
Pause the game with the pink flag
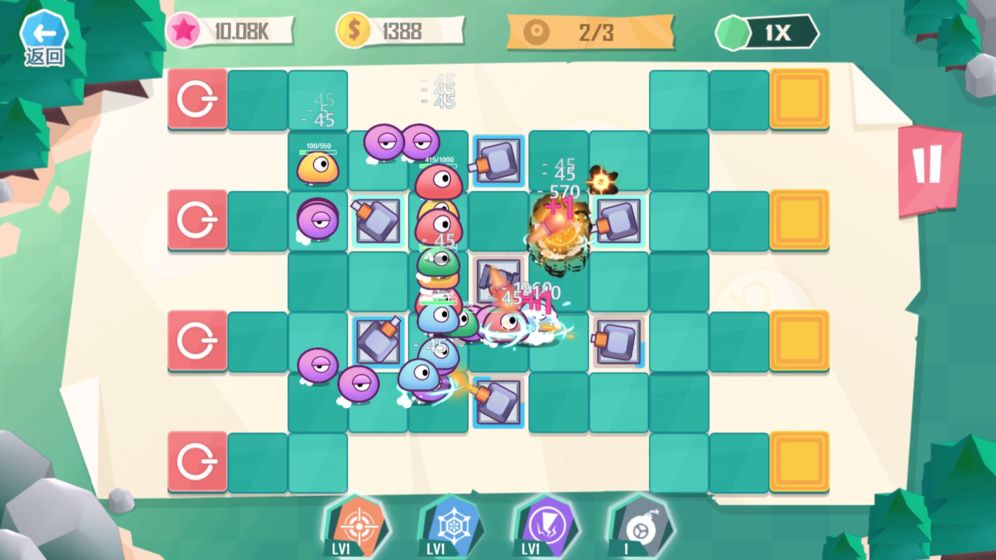(928, 168)
